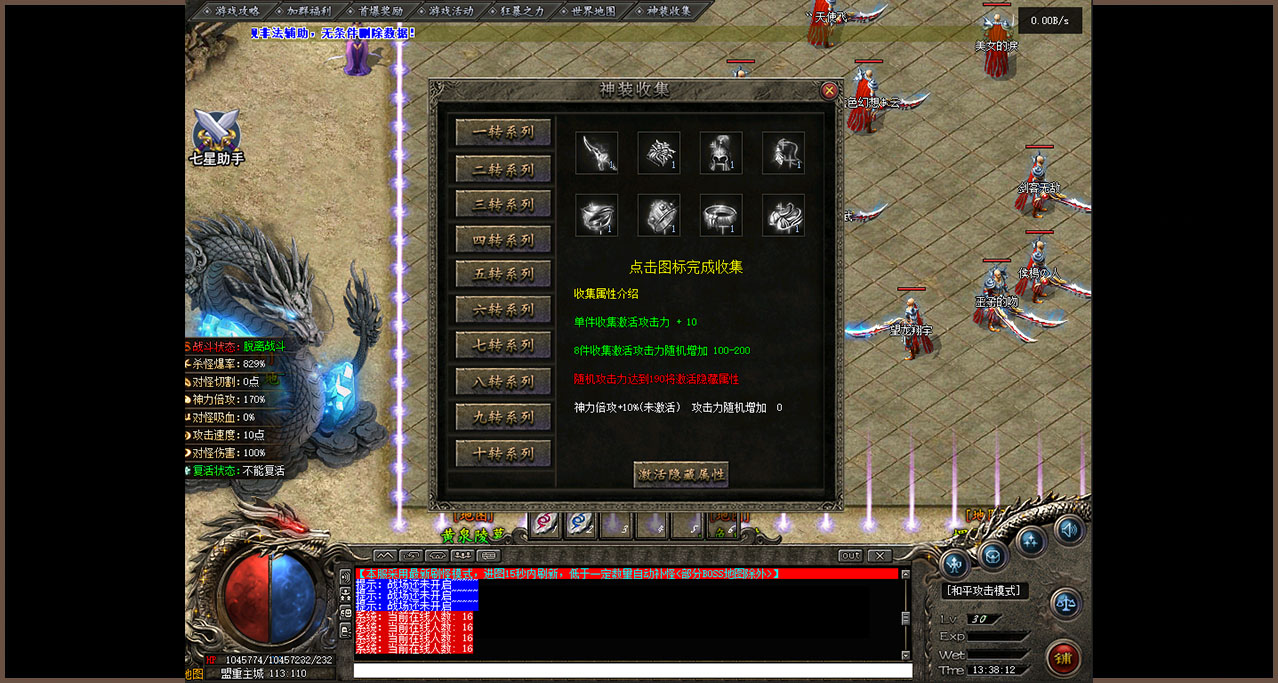
Task: Click the chat panel's out button
Action: (x=850, y=555)
